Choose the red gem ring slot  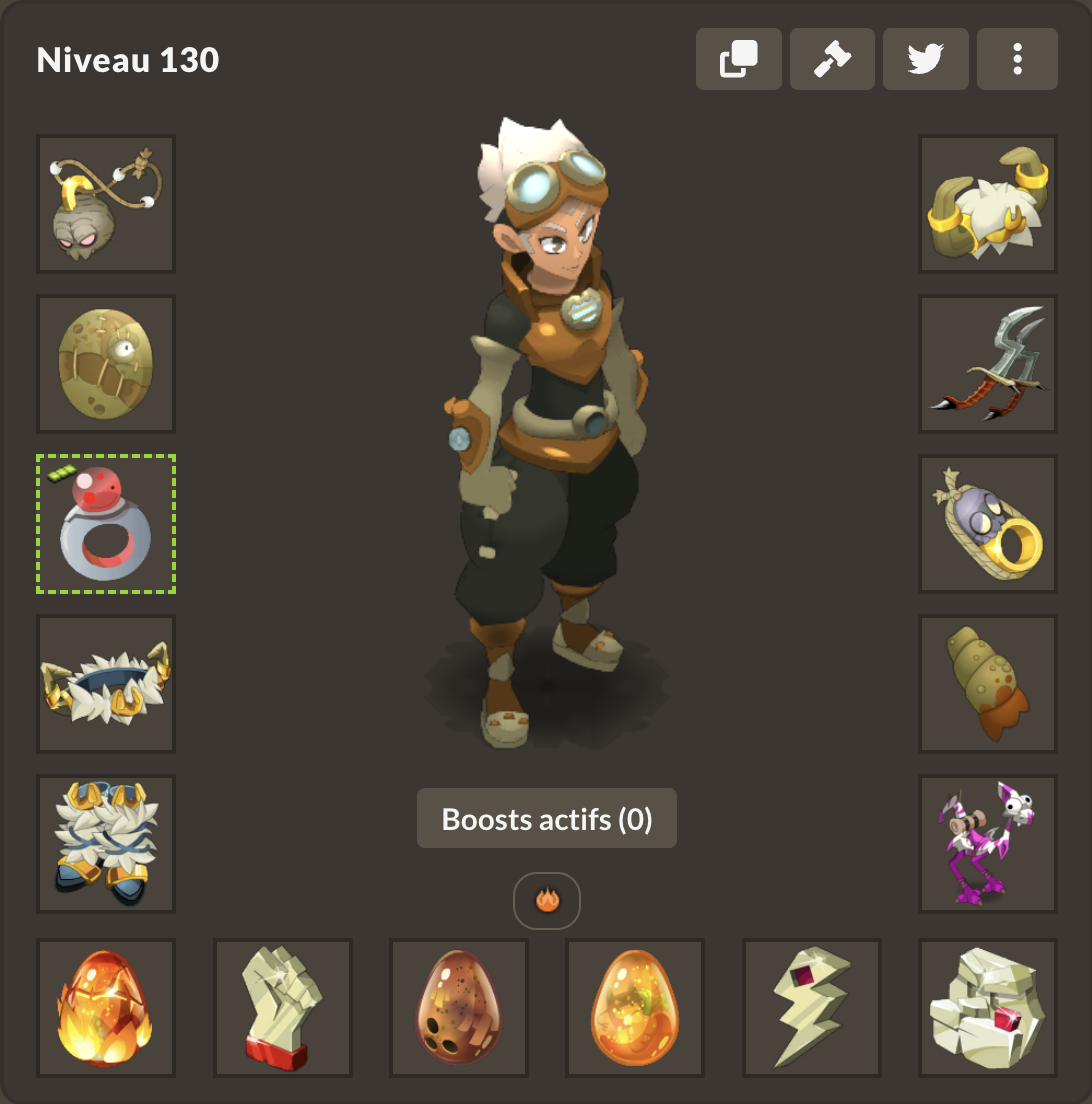[106, 524]
